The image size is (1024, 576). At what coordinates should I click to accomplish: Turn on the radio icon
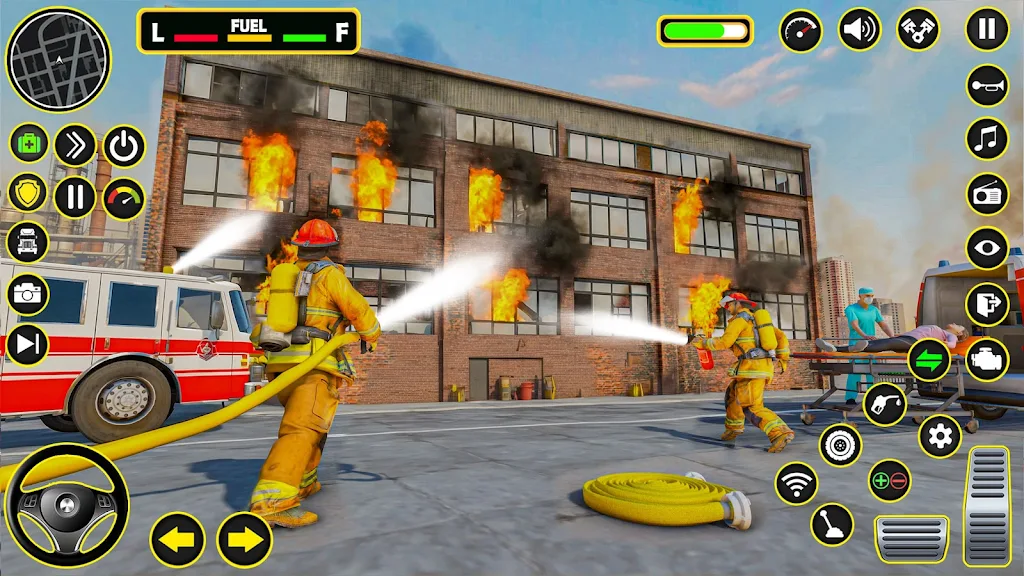(987, 194)
